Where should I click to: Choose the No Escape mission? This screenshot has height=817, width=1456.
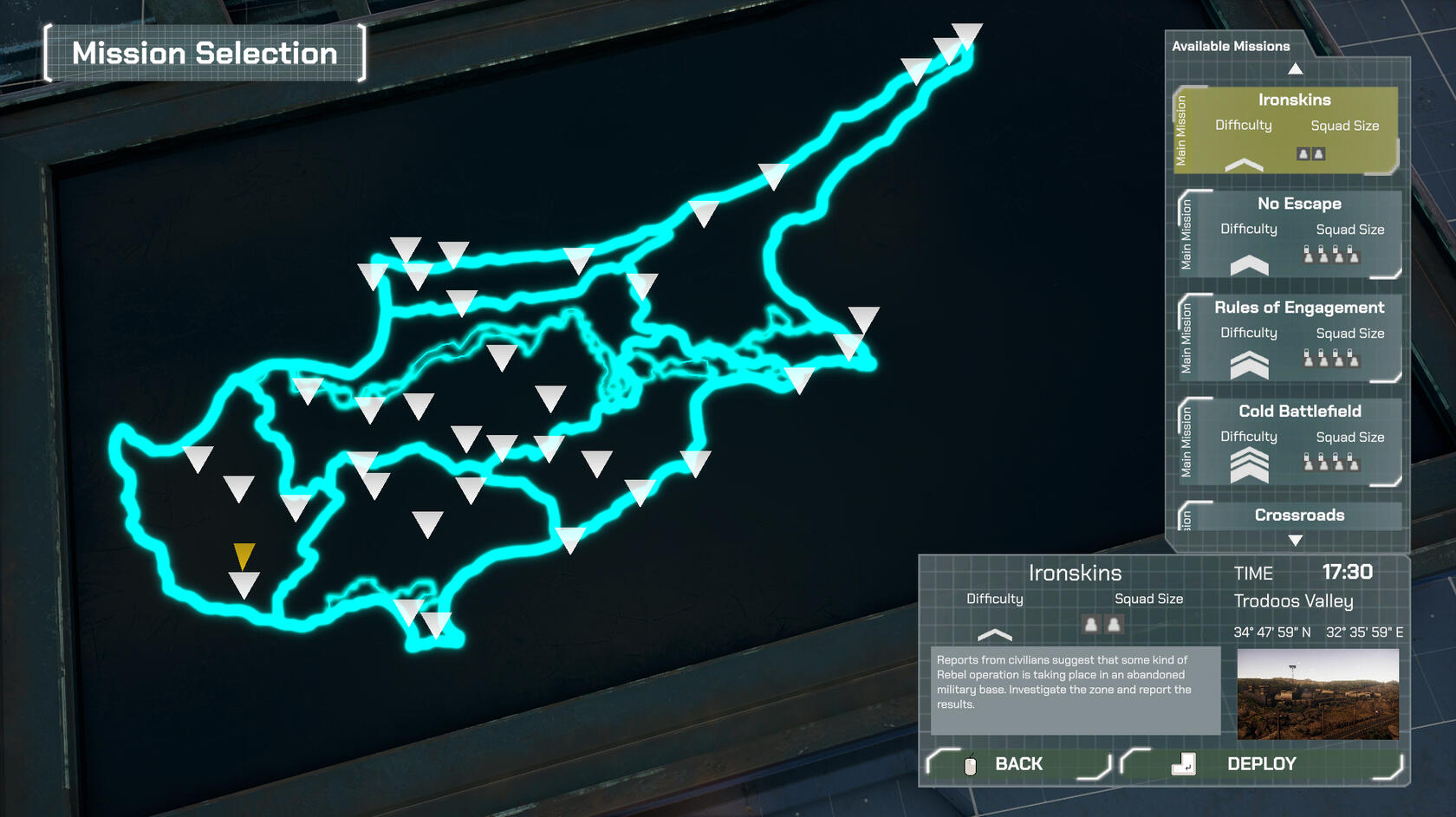[x=1291, y=234]
